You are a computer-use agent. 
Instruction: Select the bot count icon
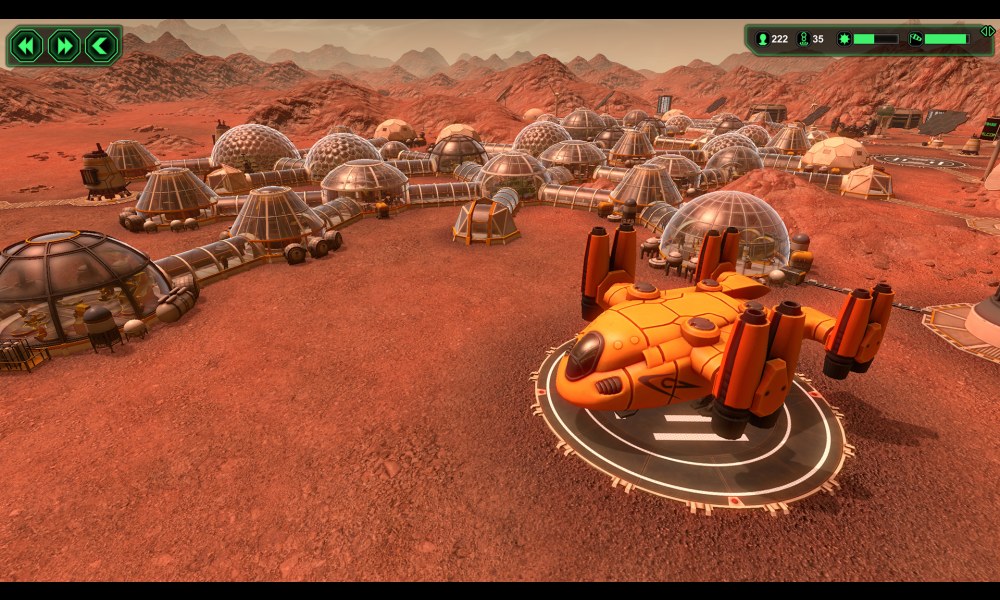pos(802,39)
